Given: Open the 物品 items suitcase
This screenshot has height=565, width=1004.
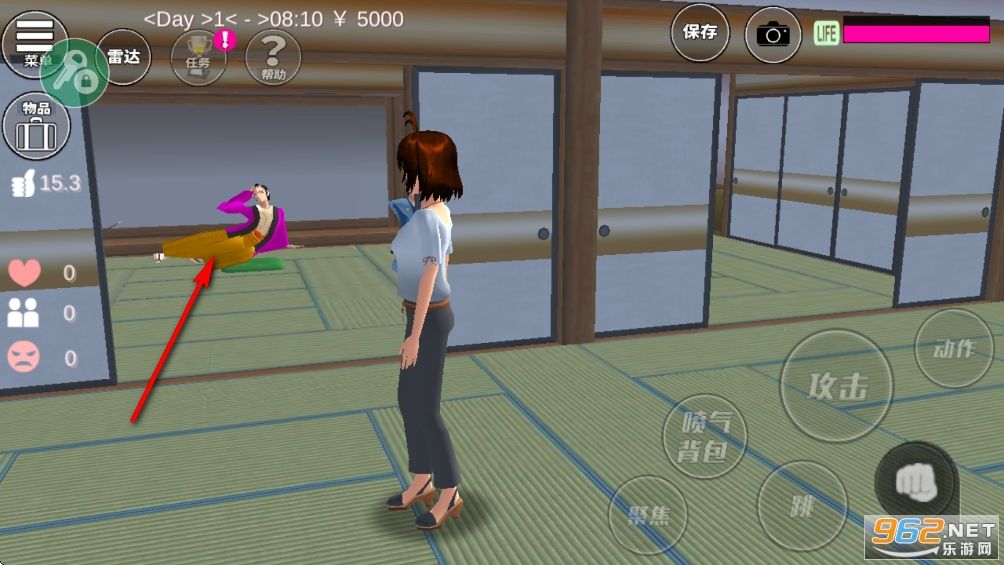Looking at the screenshot, I should point(37,126).
